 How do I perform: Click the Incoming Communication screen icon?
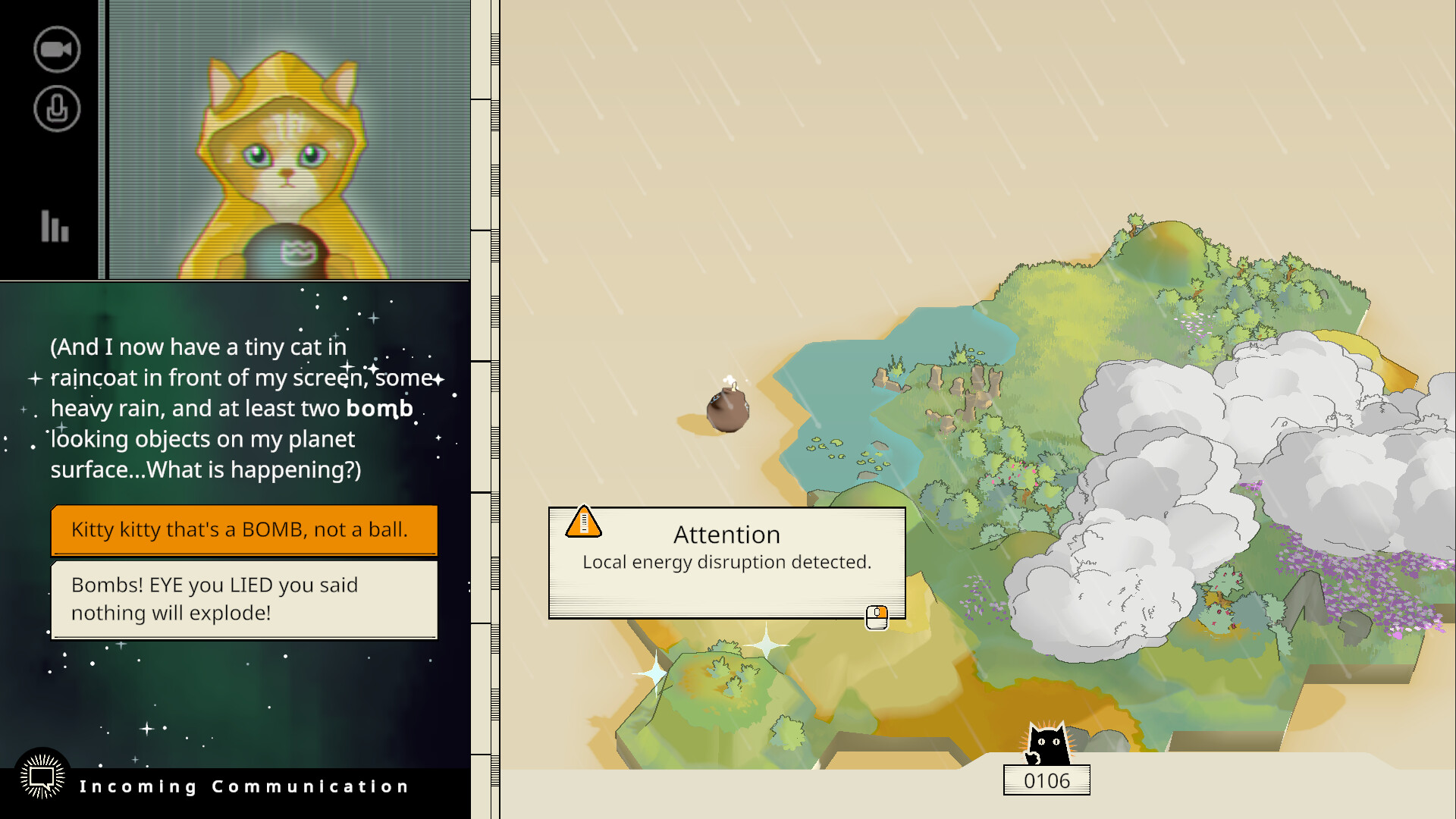point(42,775)
